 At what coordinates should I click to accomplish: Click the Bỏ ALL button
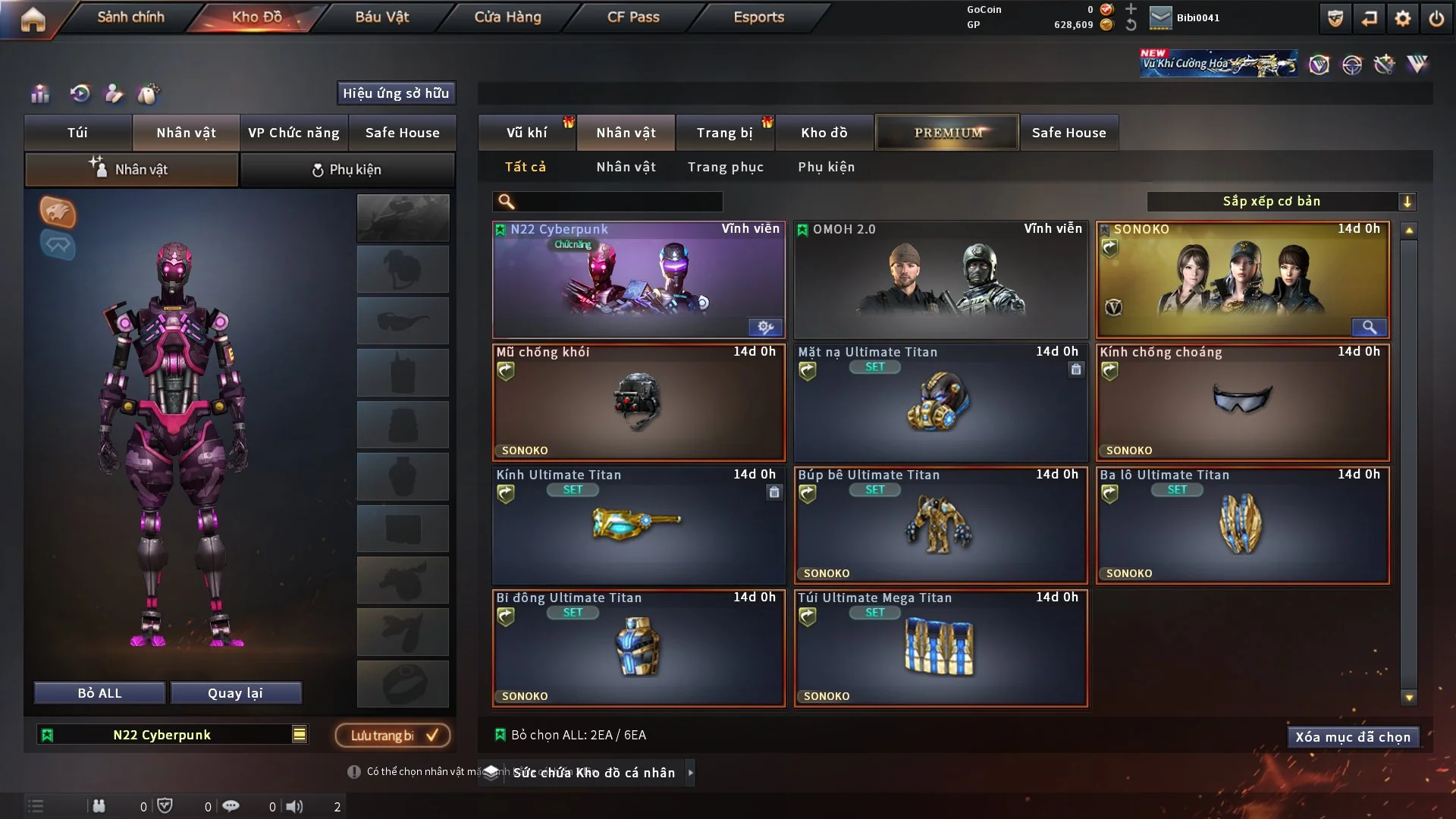(x=99, y=693)
